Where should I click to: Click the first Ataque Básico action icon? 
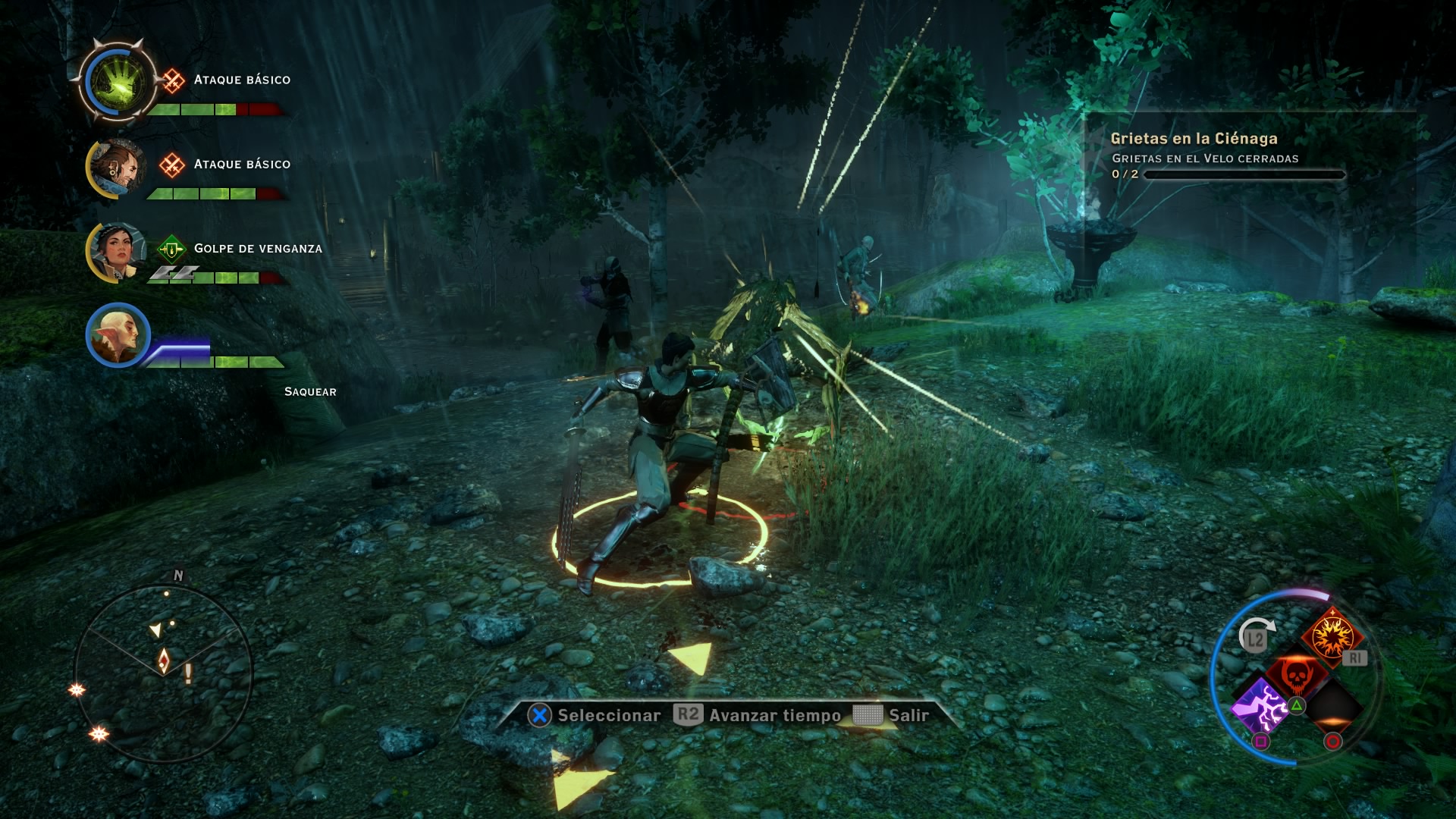tap(173, 80)
